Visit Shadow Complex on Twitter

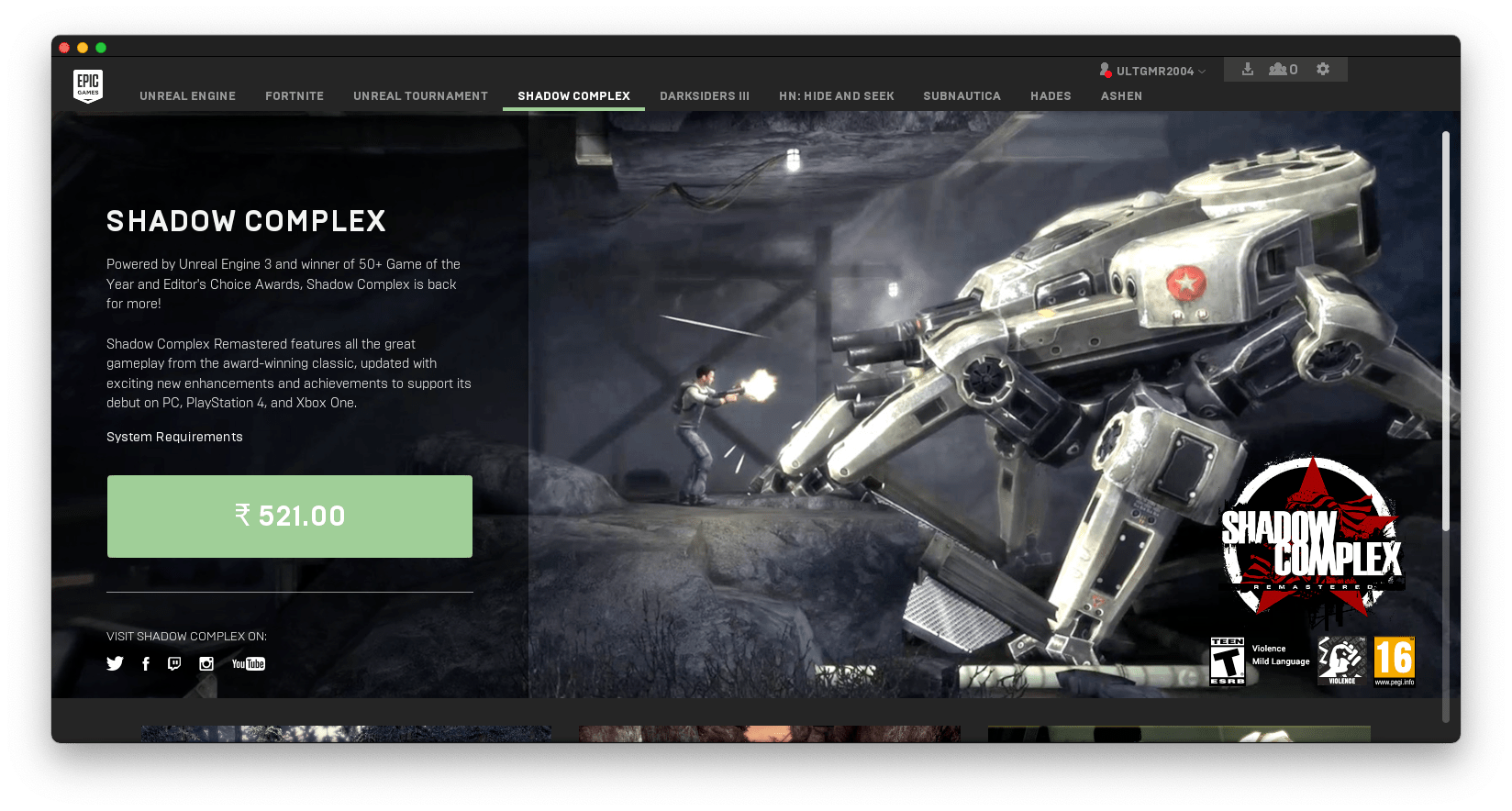pos(115,663)
